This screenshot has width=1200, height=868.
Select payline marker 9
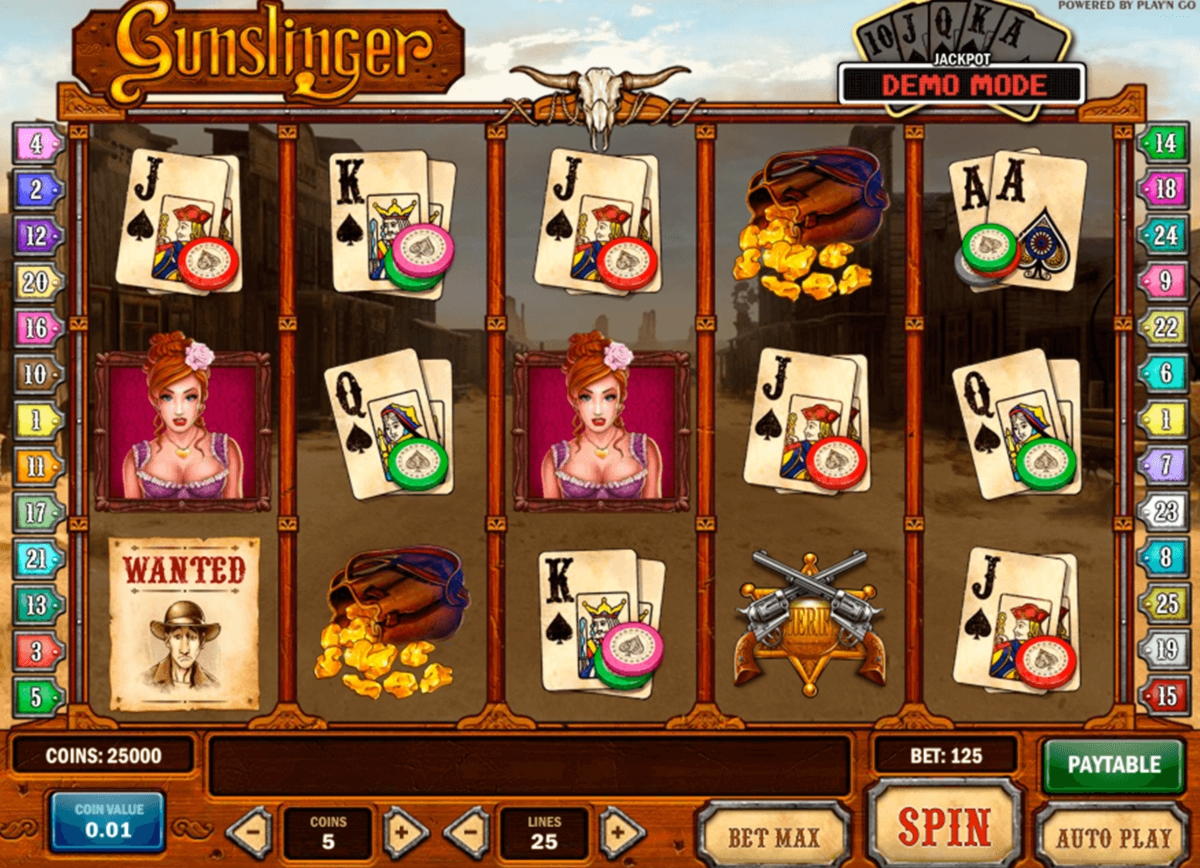click(x=1164, y=282)
